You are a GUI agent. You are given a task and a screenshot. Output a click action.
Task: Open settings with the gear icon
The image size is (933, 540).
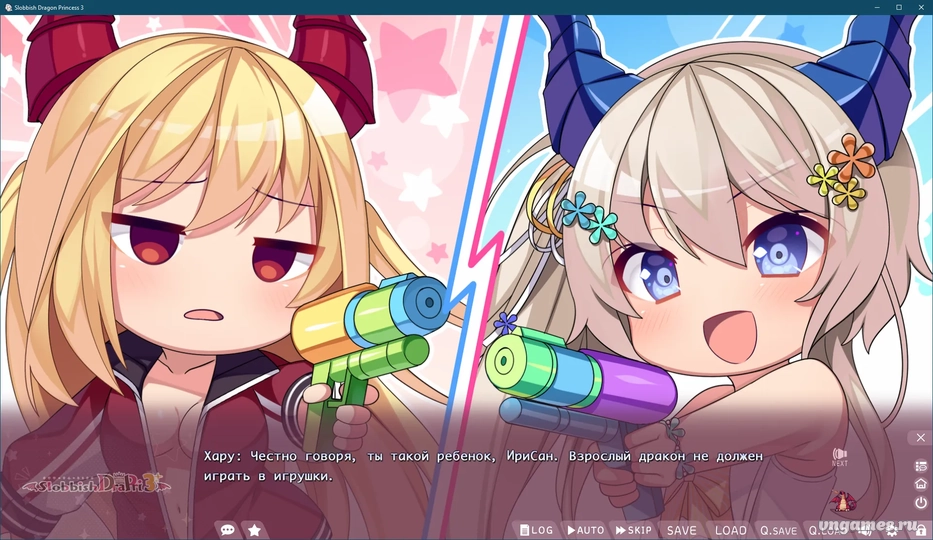click(x=890, y=530)
